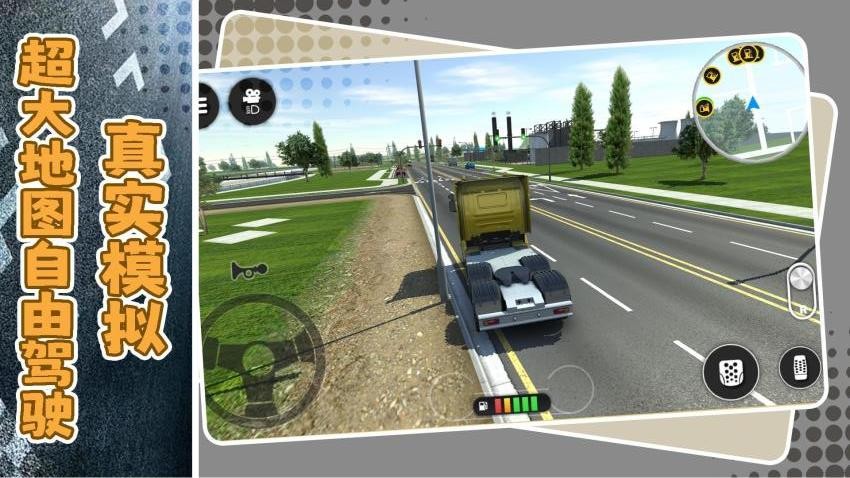Screen dimensions: 850x478
Task: Hit the brake pedal button
Action: click(x=731, y=371)
